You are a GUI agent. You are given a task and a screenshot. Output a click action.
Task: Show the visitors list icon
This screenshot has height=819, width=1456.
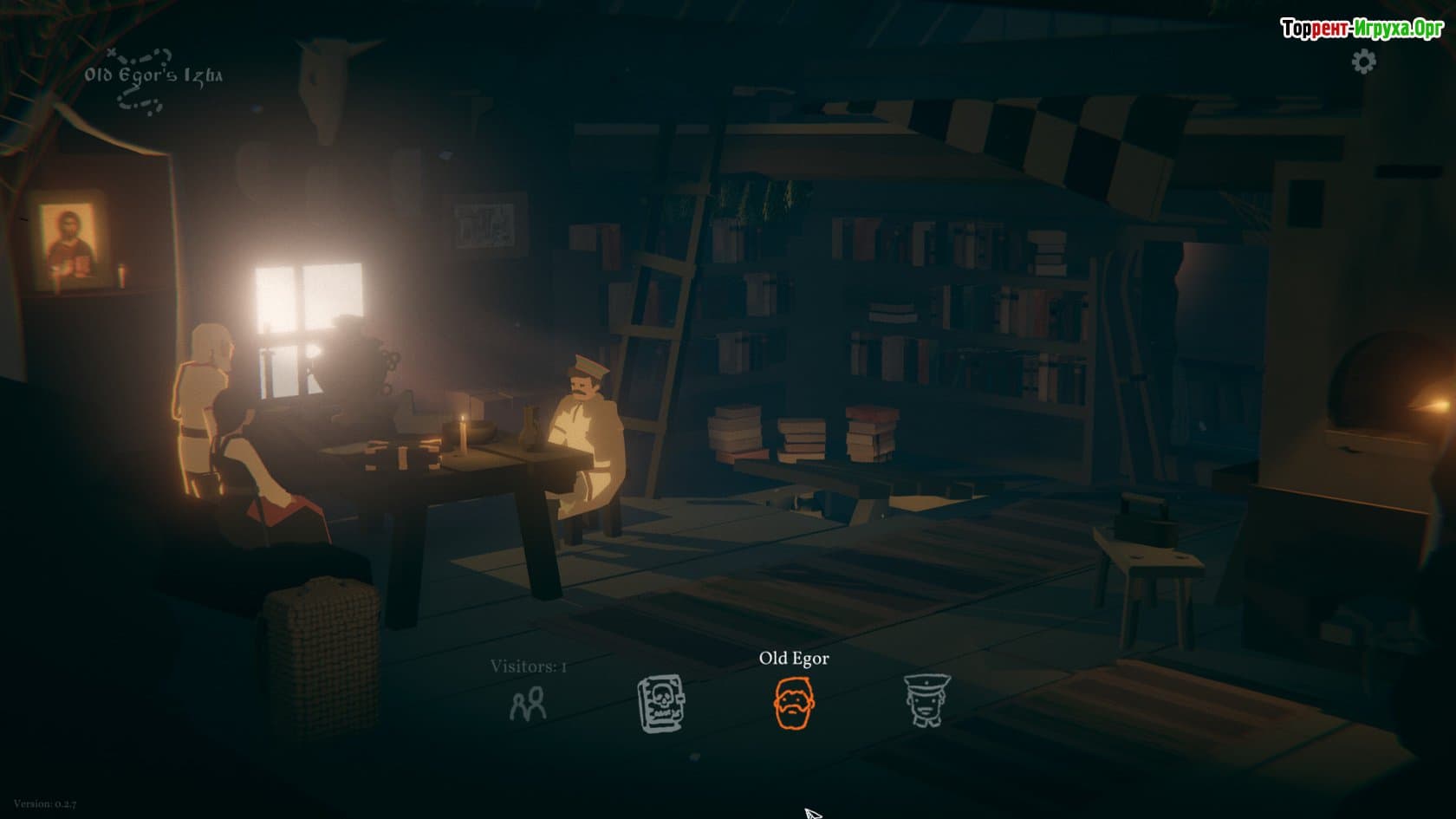coord(528,704)
